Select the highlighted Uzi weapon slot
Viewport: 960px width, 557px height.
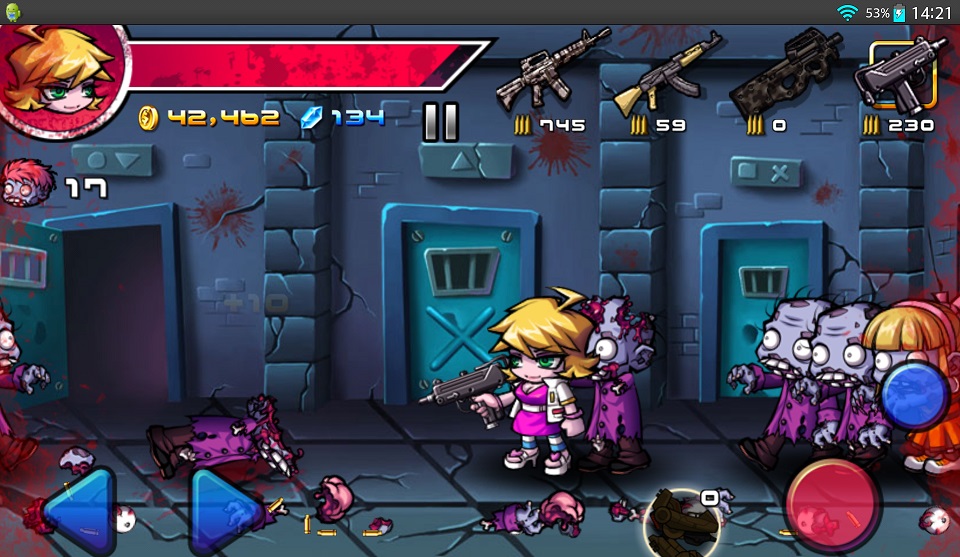902,76
